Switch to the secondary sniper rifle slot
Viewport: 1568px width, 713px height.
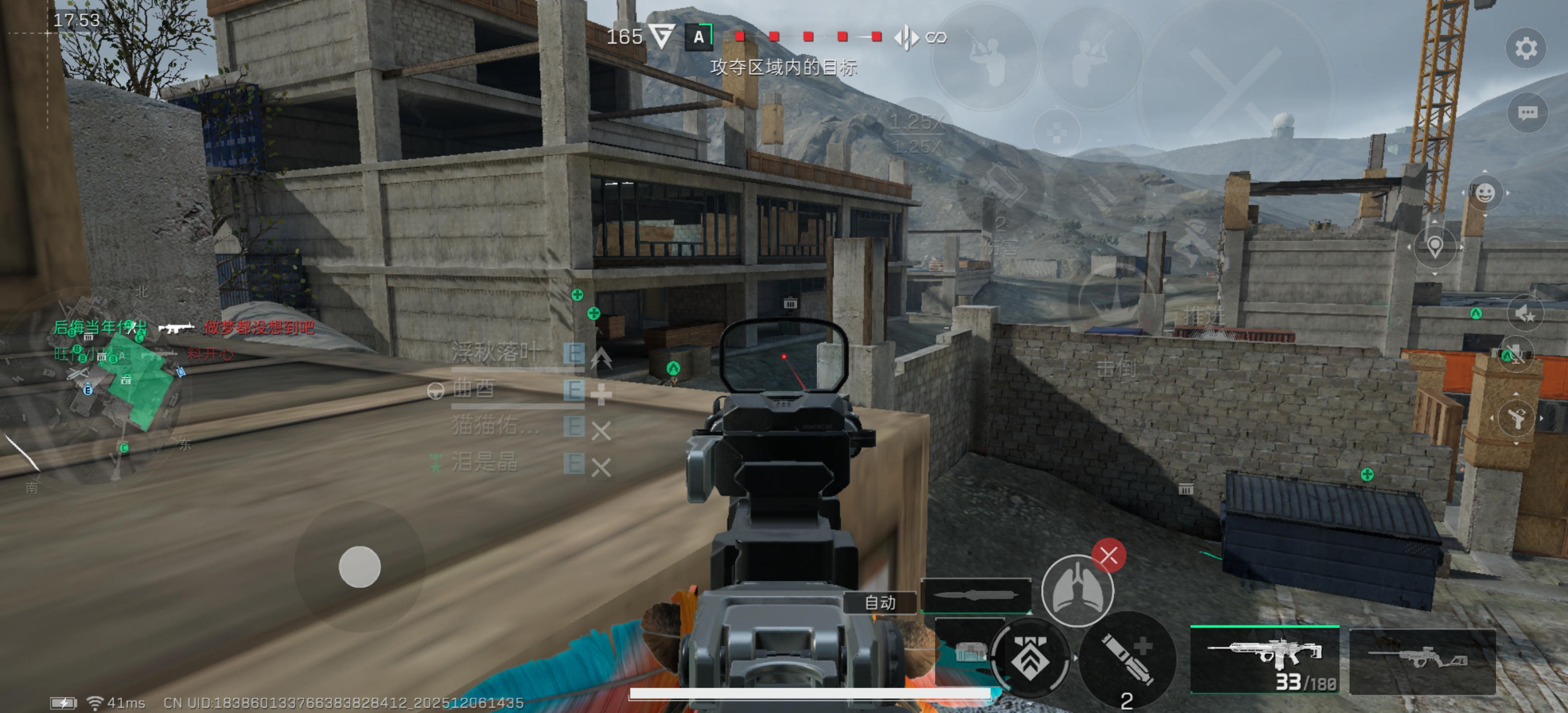point(1422,661)
